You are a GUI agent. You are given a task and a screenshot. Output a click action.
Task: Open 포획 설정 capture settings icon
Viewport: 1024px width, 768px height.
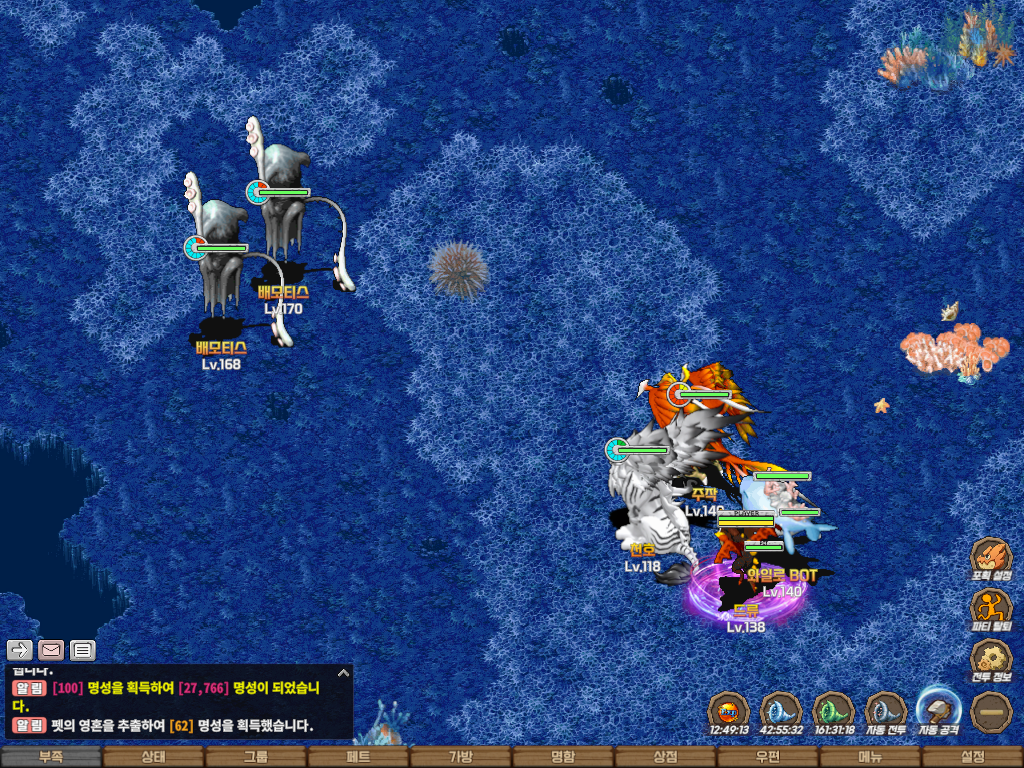pos(991,557)
